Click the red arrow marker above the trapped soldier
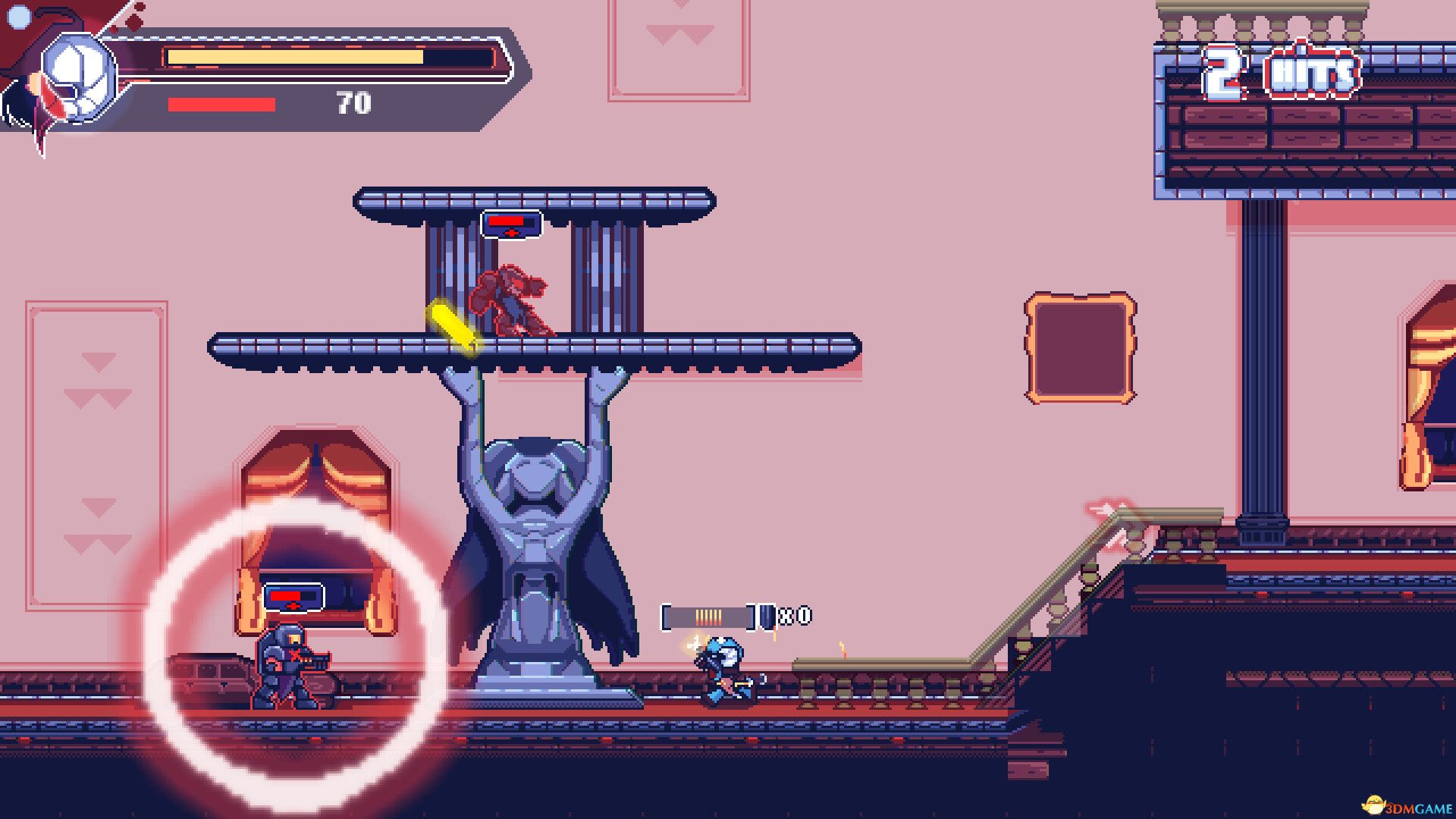The height and width of the screenshot is (819, 1456). (294, 607)
